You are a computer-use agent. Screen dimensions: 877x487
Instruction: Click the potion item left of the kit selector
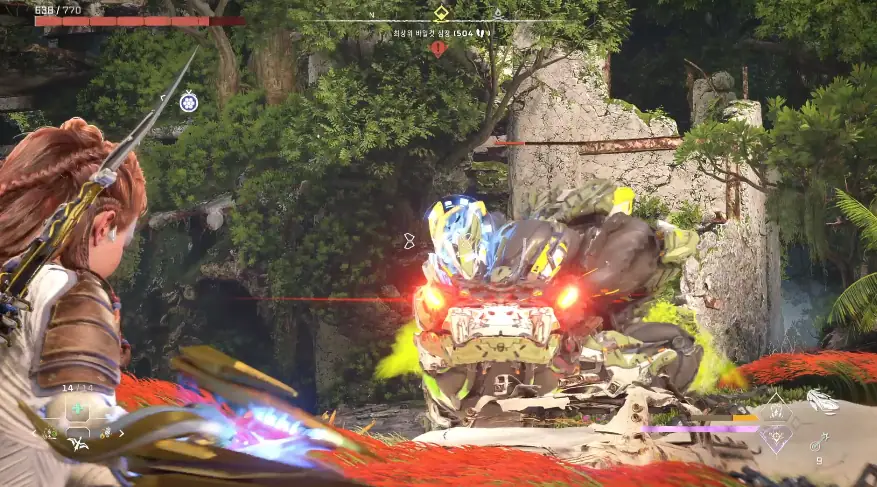coord(52,434)
